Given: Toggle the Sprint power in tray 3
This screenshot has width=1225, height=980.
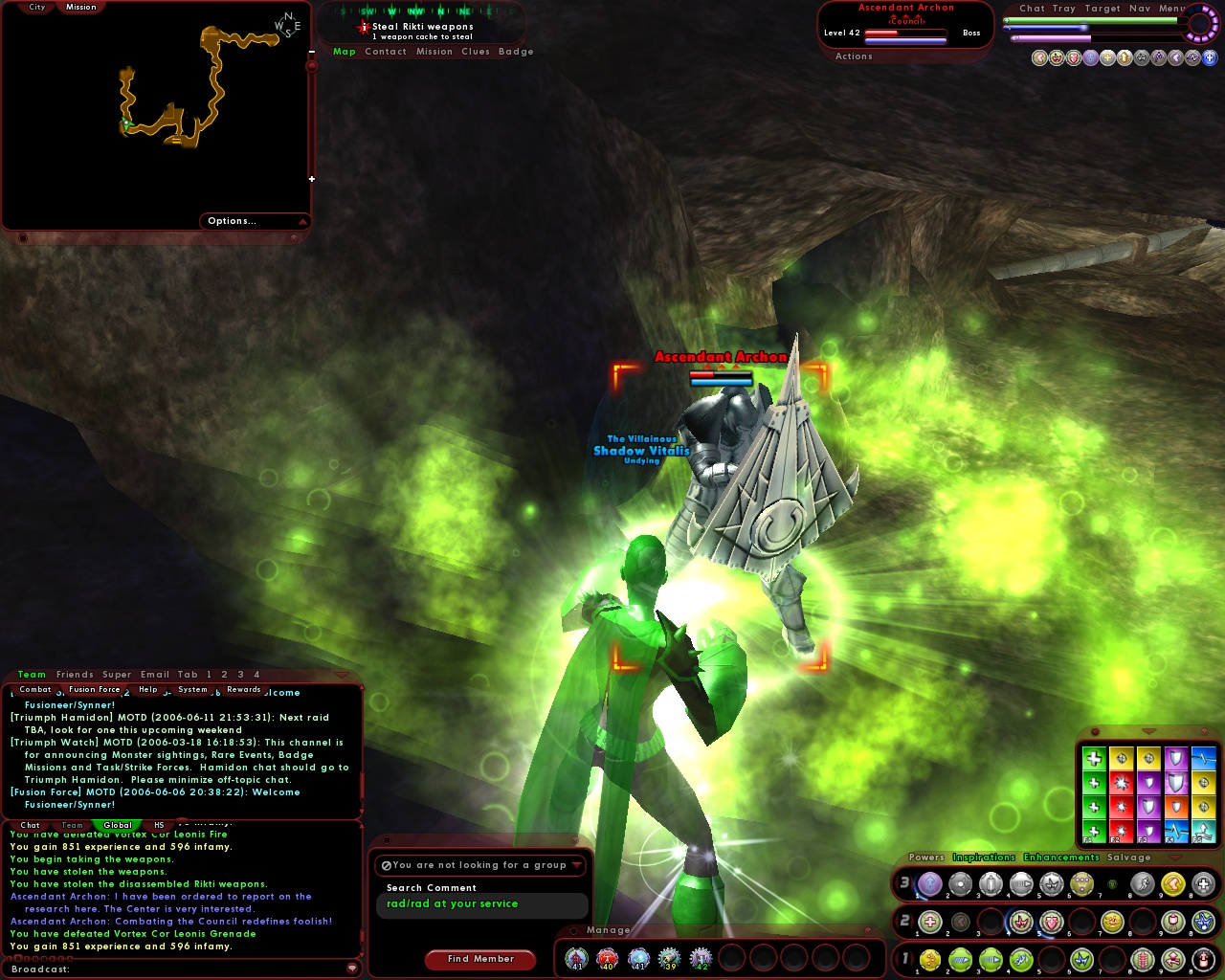Looking at the screenshot, I should (1144, 885).
